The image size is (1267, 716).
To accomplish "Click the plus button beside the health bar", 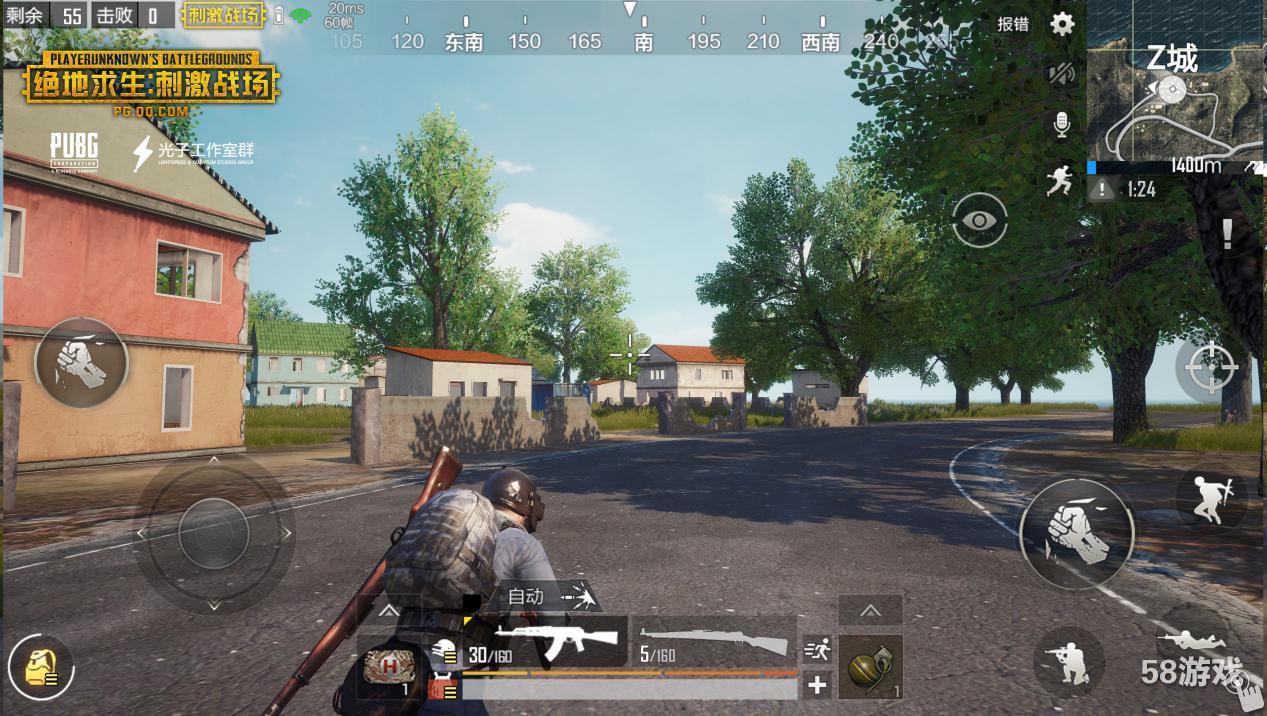I will click(817, 685).
